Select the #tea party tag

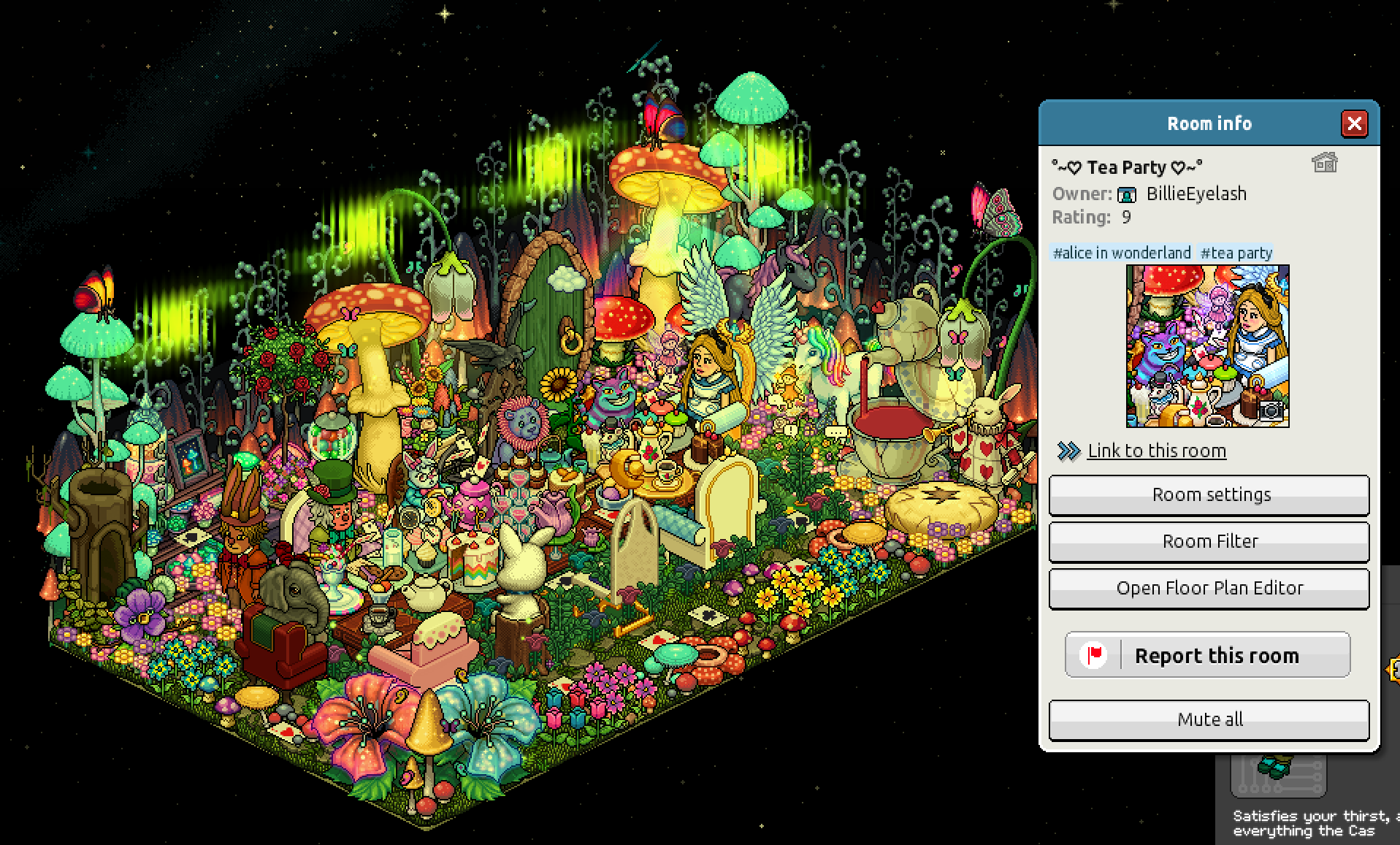(x=1236, y=253)
